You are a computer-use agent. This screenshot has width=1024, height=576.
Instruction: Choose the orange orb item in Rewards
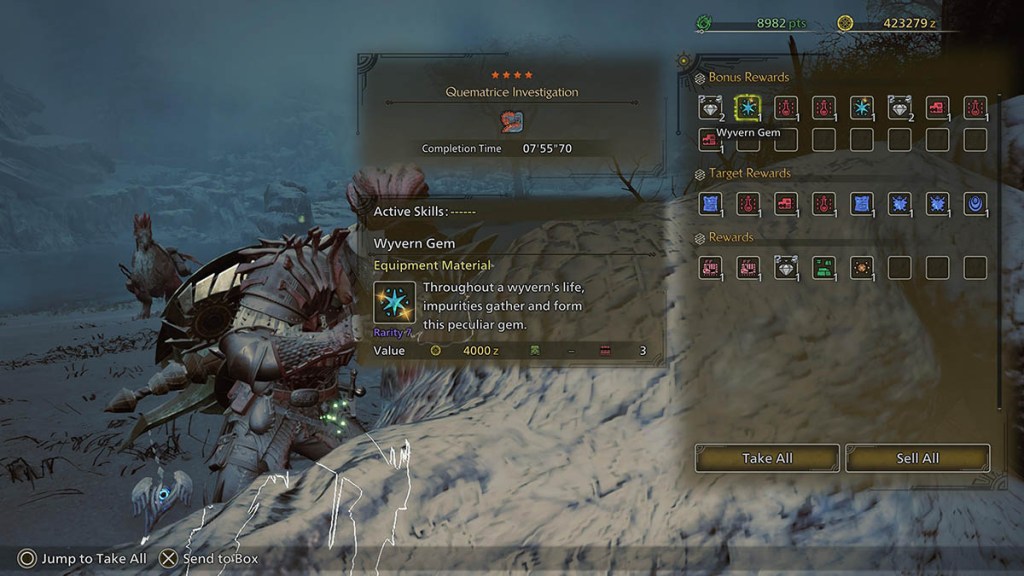pyautogui.click(x=861, y=268)
